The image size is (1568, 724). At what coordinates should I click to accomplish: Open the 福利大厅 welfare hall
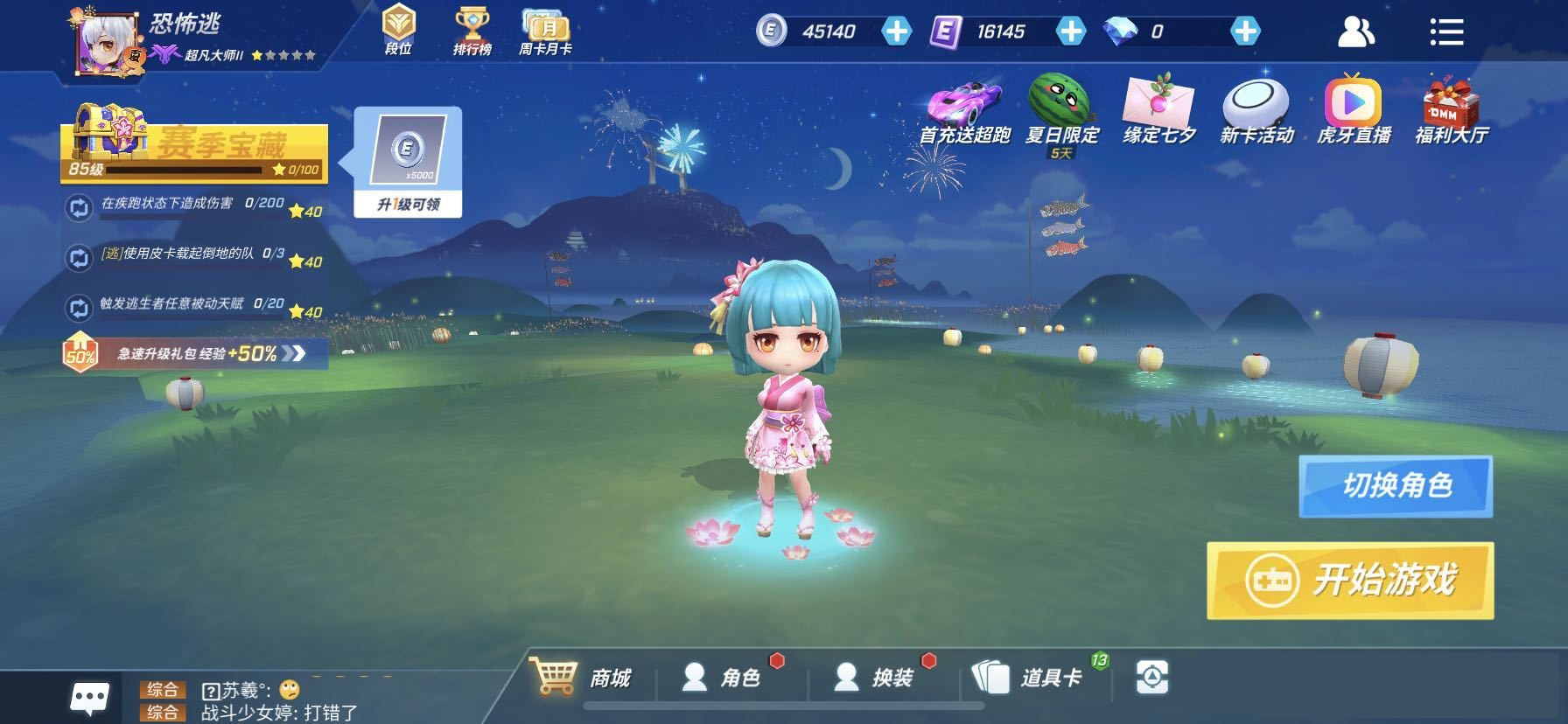(x=1452, y=111)
